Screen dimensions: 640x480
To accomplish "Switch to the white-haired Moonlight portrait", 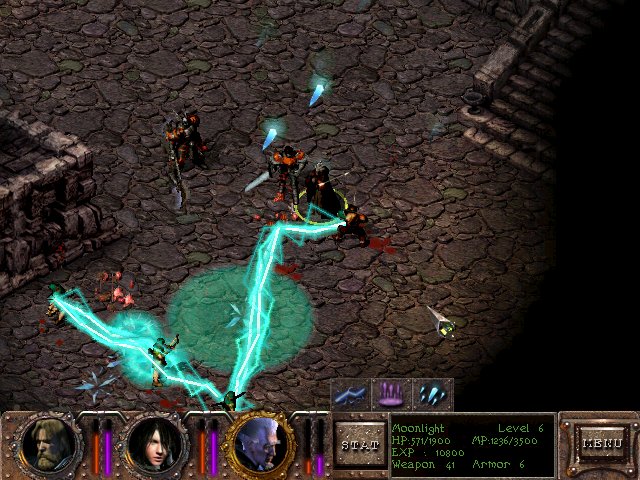I will (262, 445).
